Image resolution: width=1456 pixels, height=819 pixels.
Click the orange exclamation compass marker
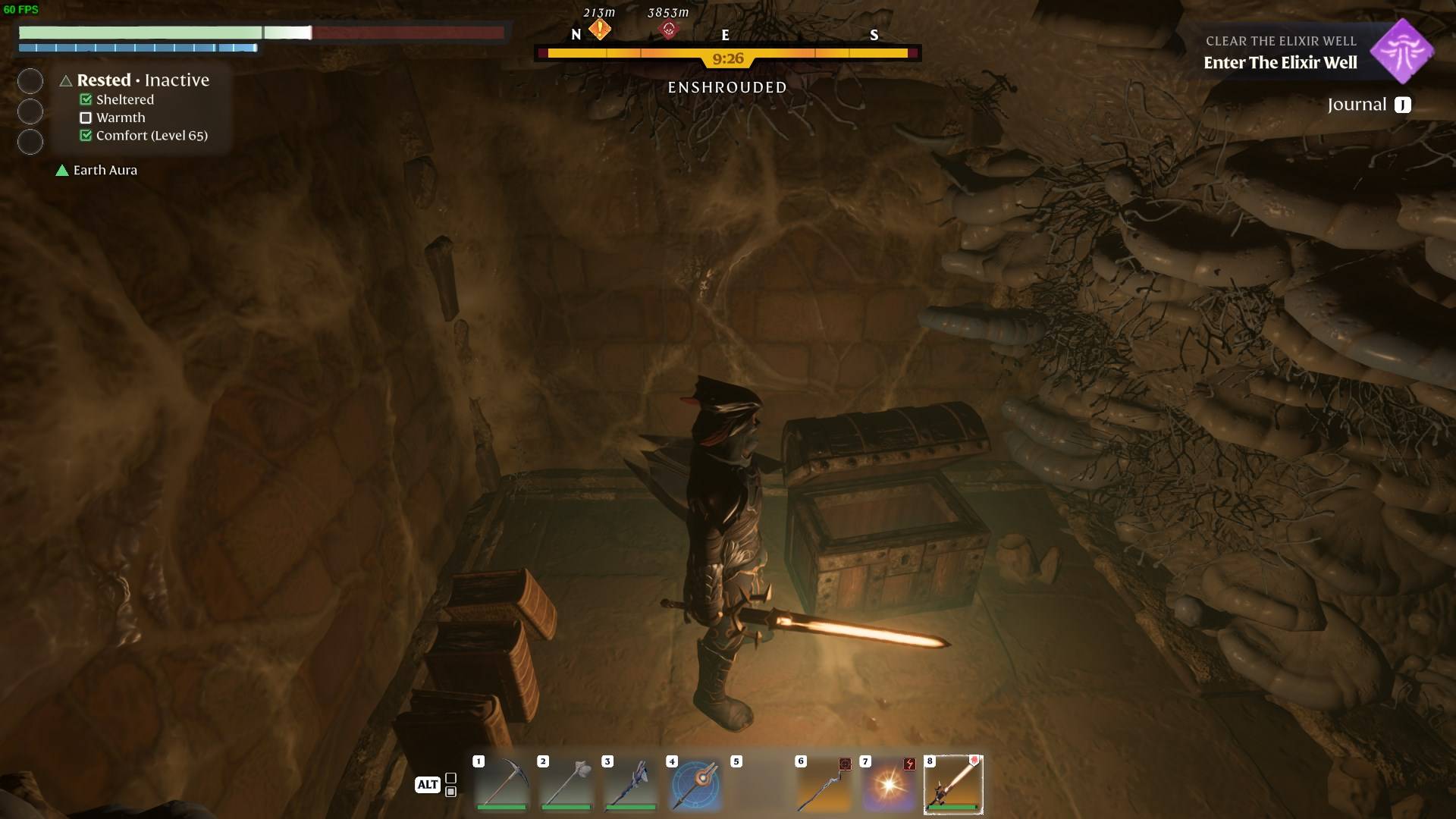[600, 30]
